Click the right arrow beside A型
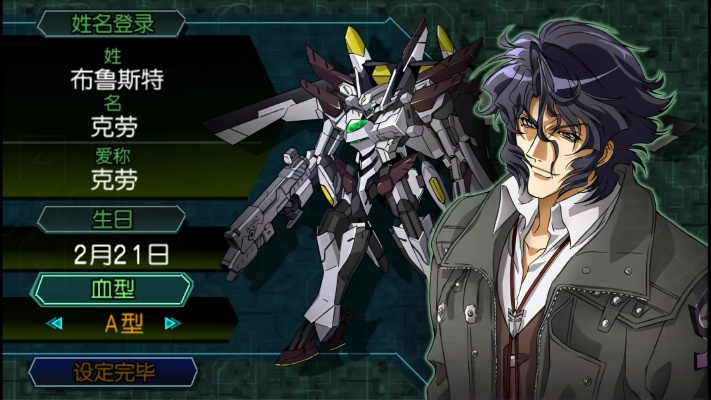711x400 pixels. point(172,323)
